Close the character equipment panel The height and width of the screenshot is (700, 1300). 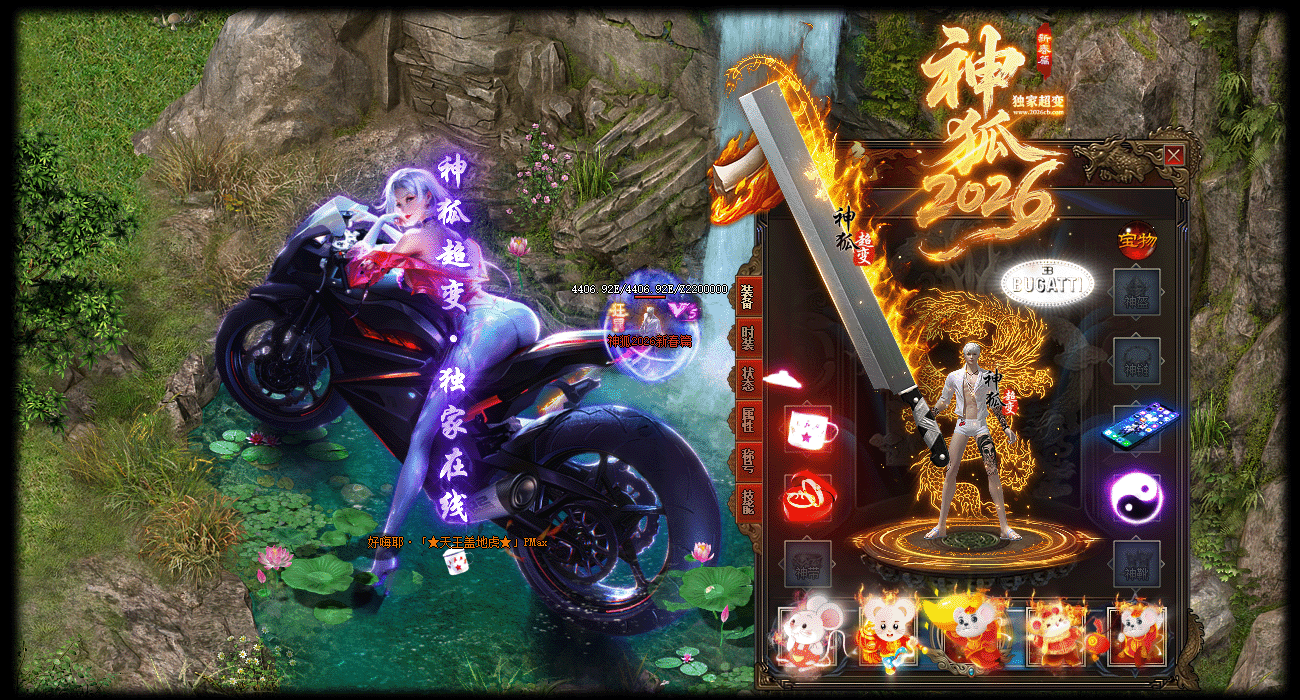coord(1174,156)
